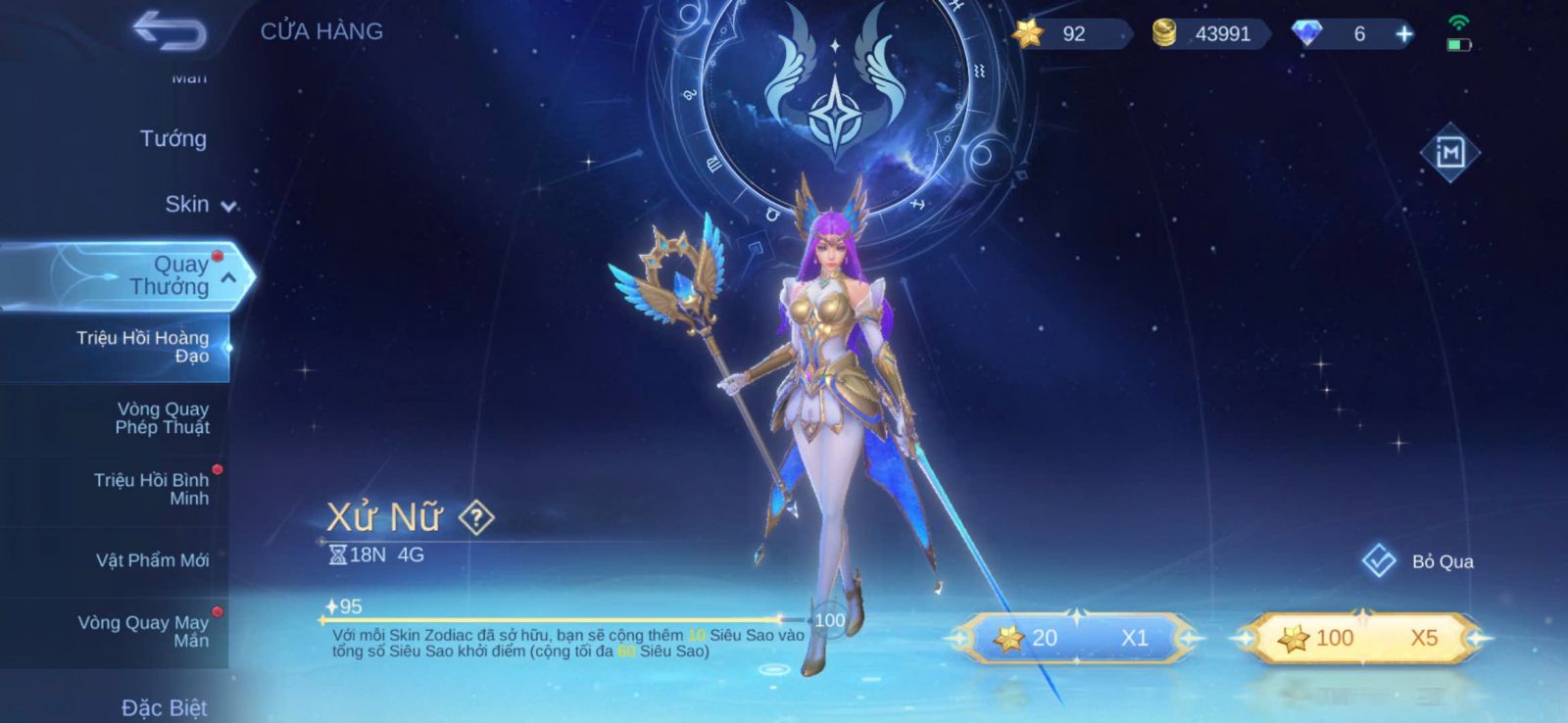The image size is (1568, 723).
Task: Go back using the return arrow
Action: (x=170, y=30)
